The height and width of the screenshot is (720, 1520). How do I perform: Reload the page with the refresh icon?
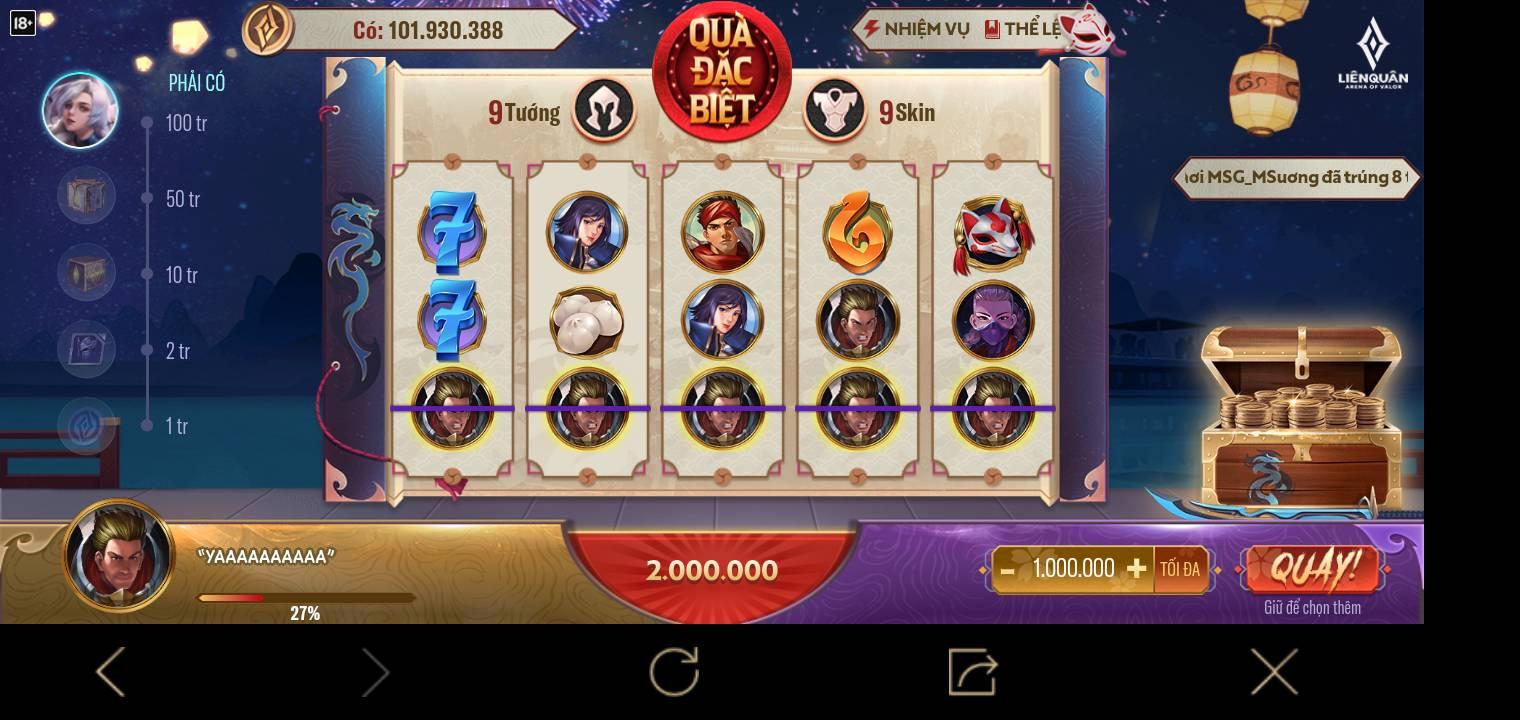(674, 671)
